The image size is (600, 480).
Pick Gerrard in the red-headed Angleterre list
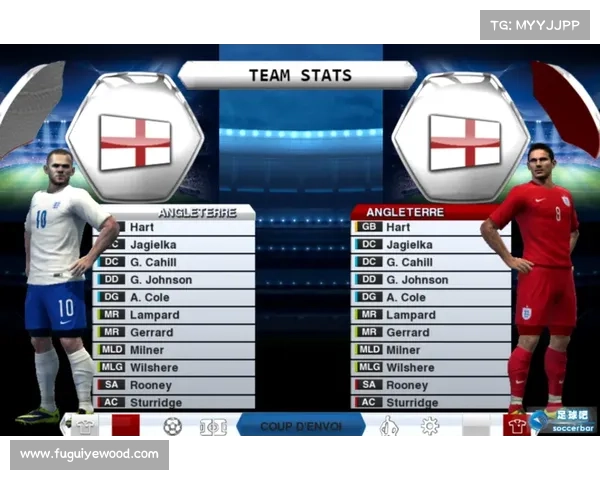430,332
